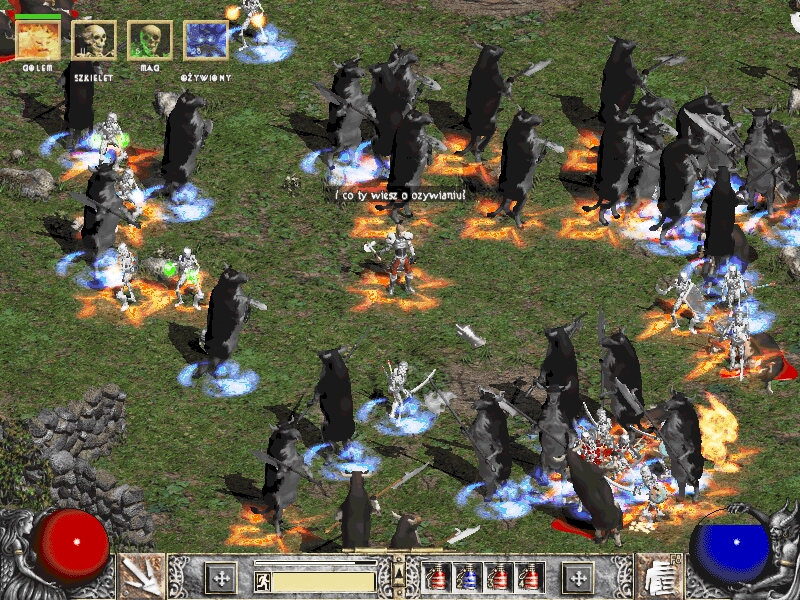Select the Golem minion portrait
800x600 pixels.
[x=37, y=41]
